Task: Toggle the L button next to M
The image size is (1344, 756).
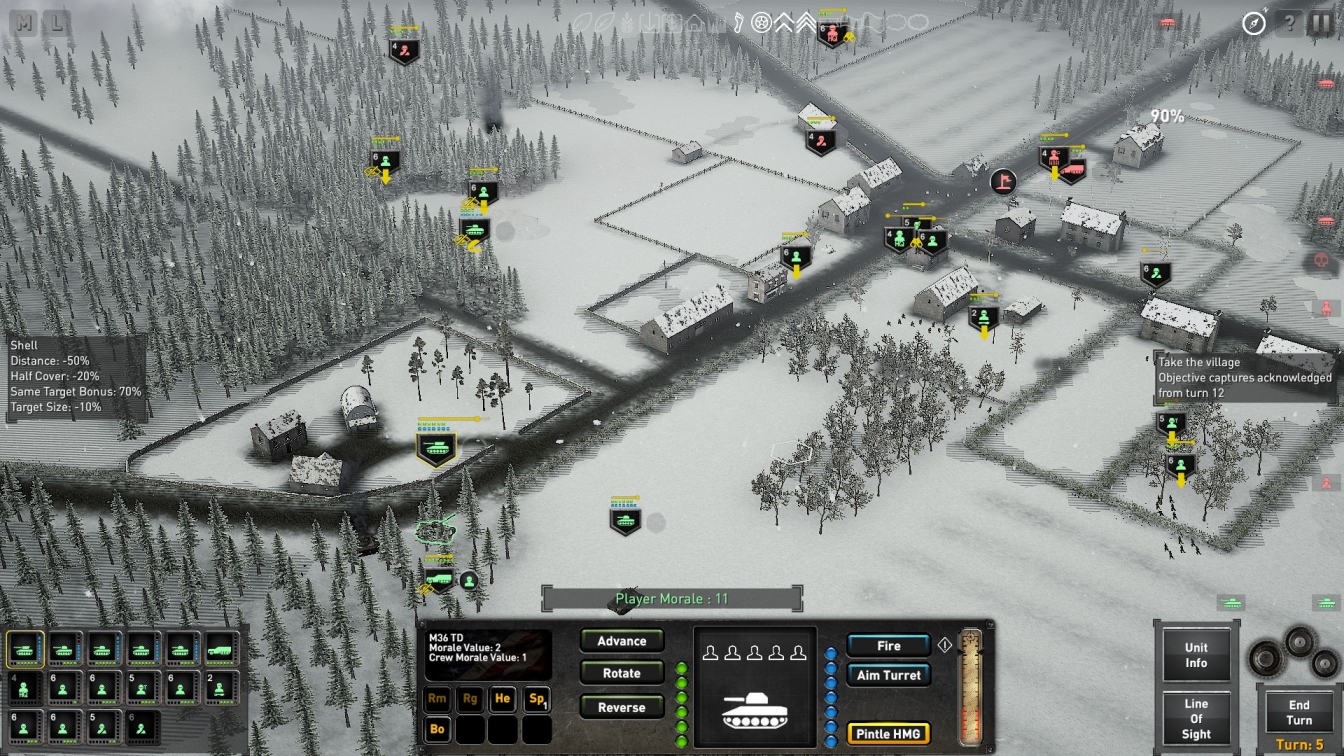Action: point(57,22)
